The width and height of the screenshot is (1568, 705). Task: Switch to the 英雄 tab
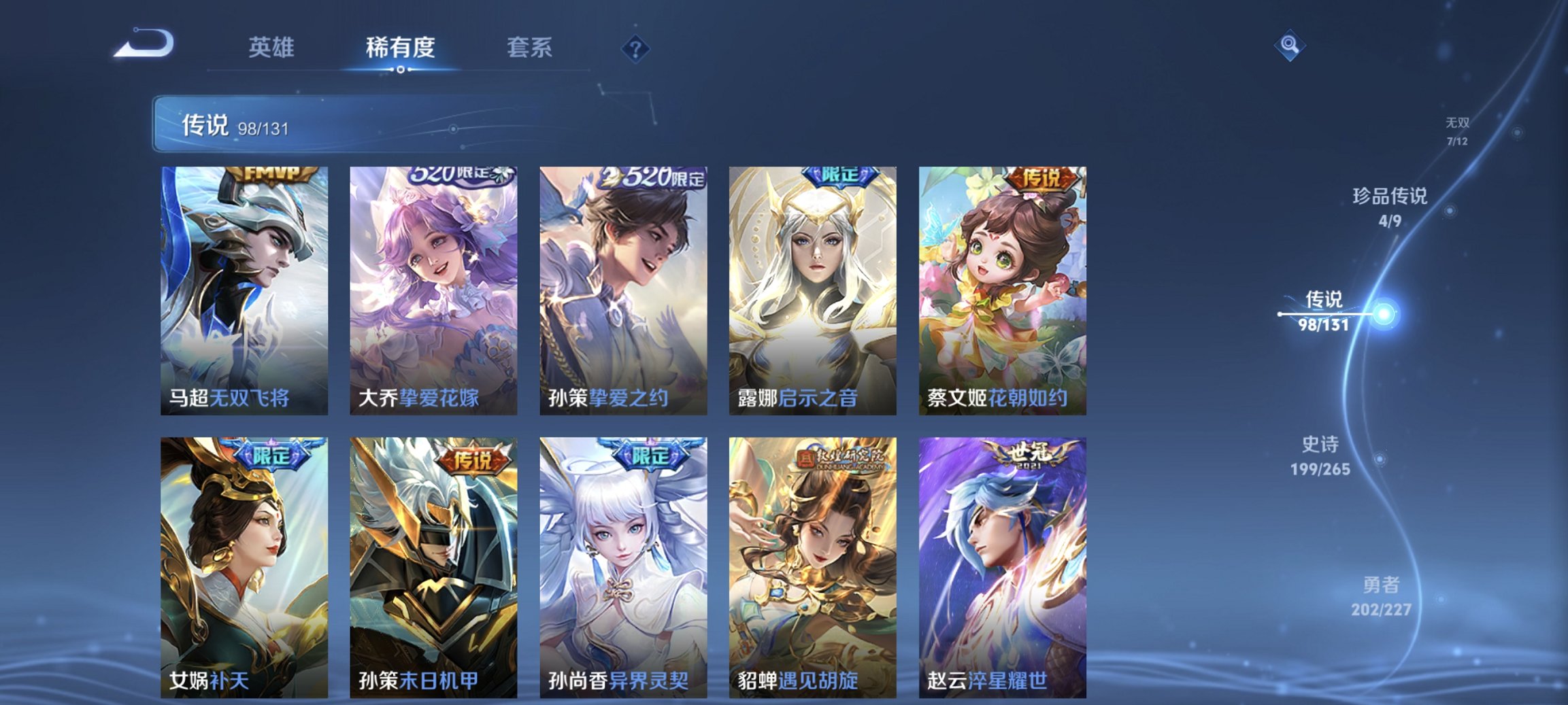point(272,48)
